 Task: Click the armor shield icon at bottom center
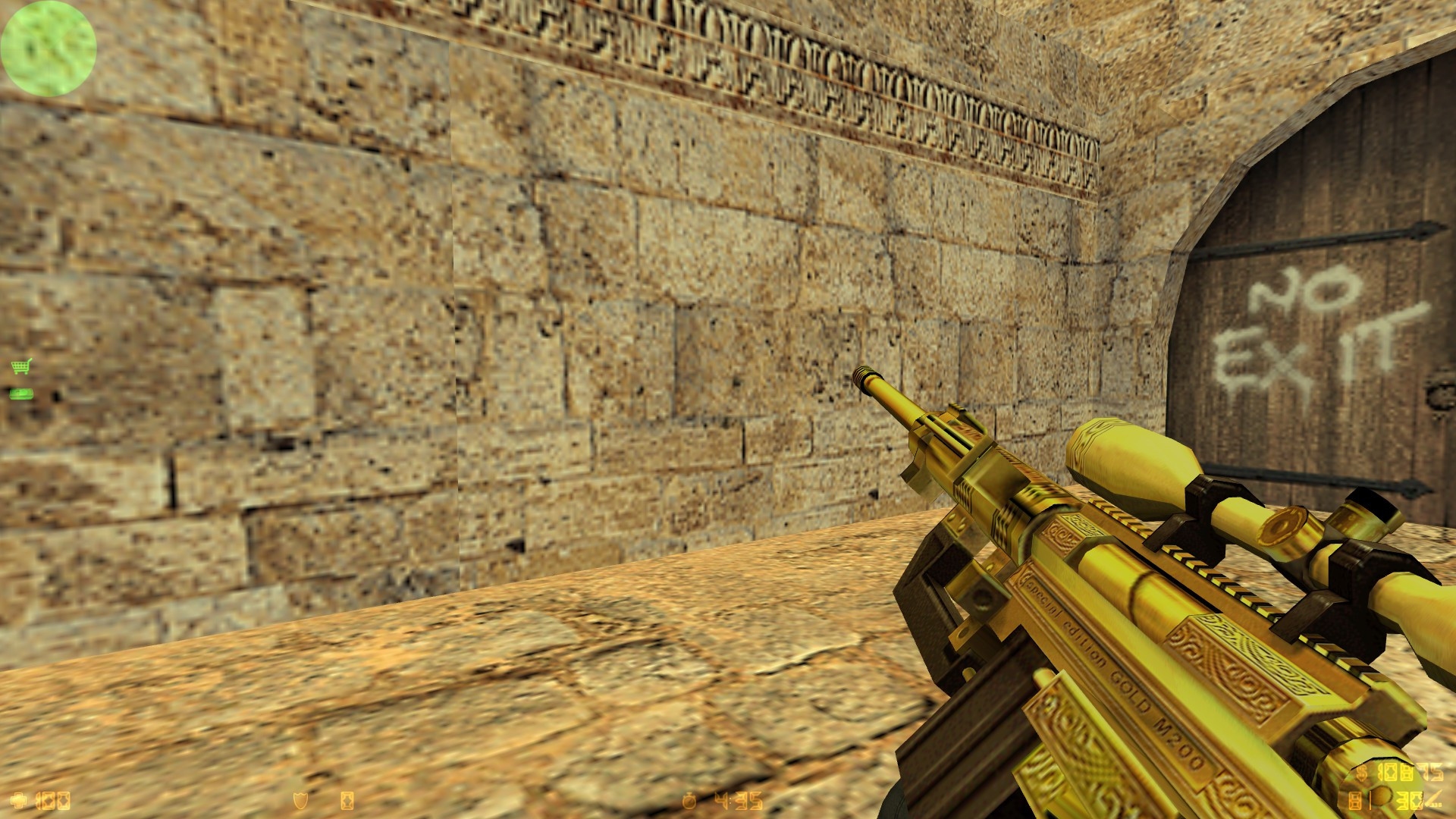[300, 800]
